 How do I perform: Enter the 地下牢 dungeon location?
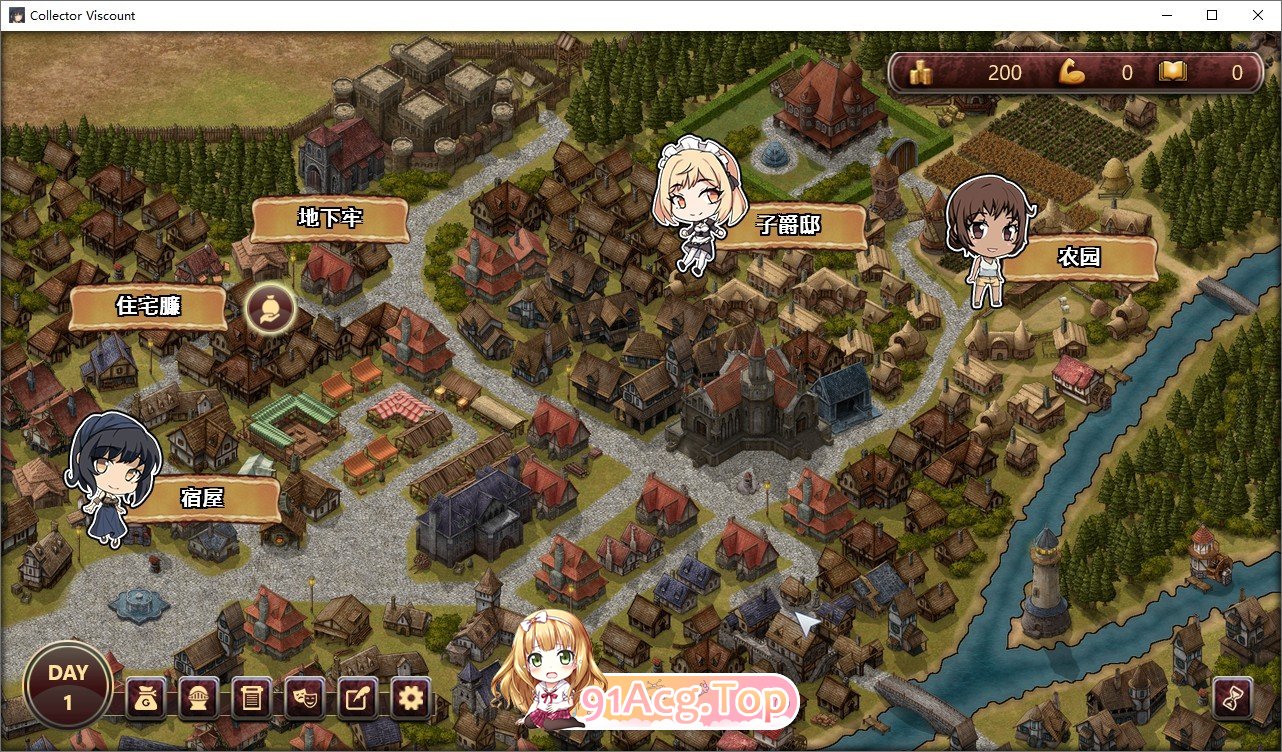329,219
